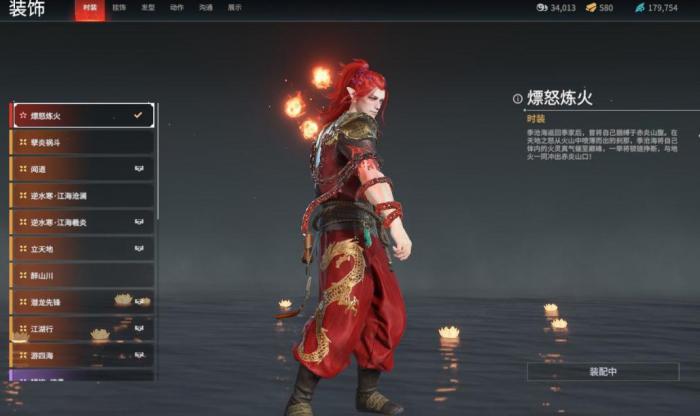700x416 pixels.
Task: Select the 醉山川 outfit
Action: (x=82, y=274)
